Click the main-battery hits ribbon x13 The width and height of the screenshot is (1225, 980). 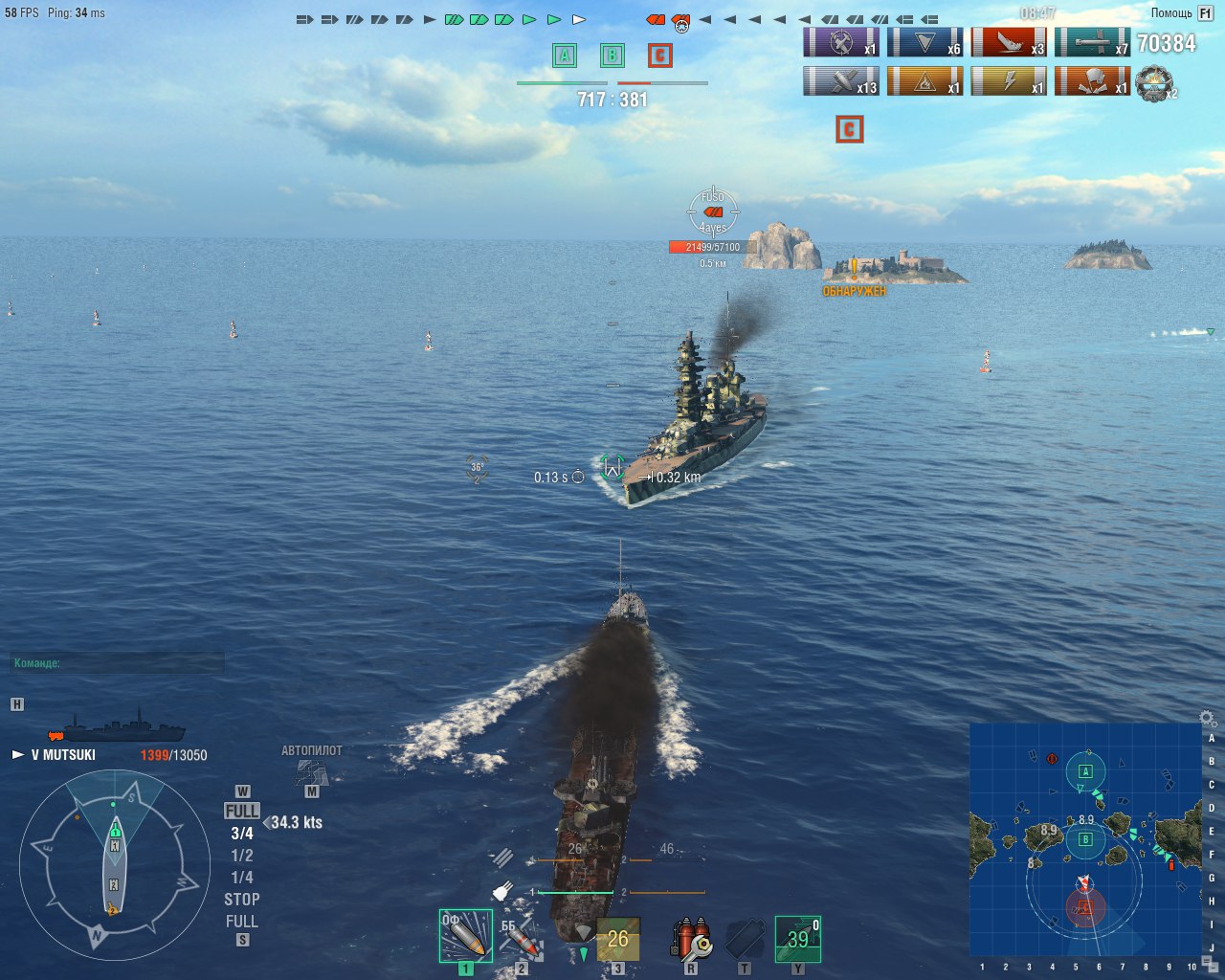pos(840,81)
